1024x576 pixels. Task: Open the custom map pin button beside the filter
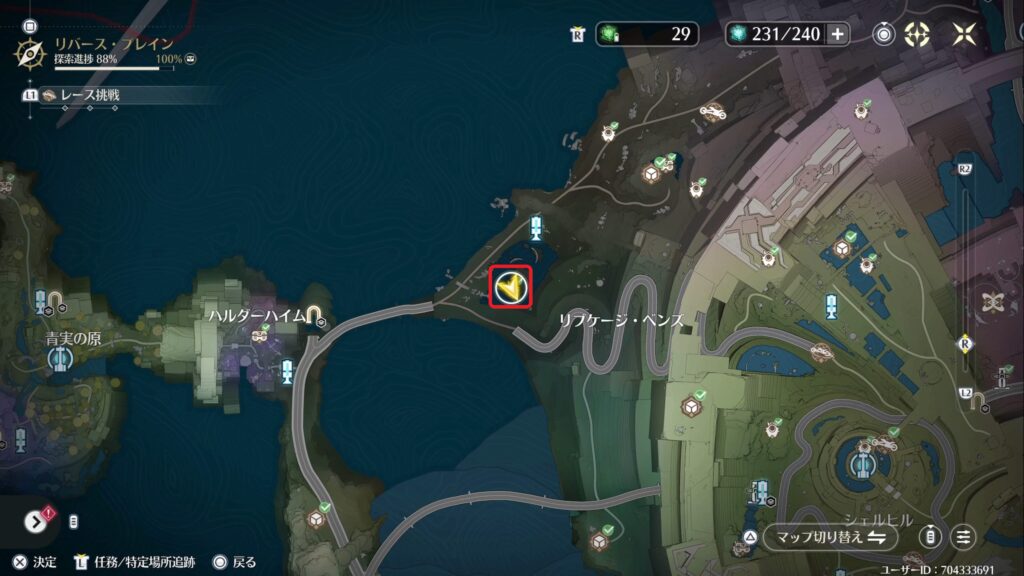click(x=931, y=537)
